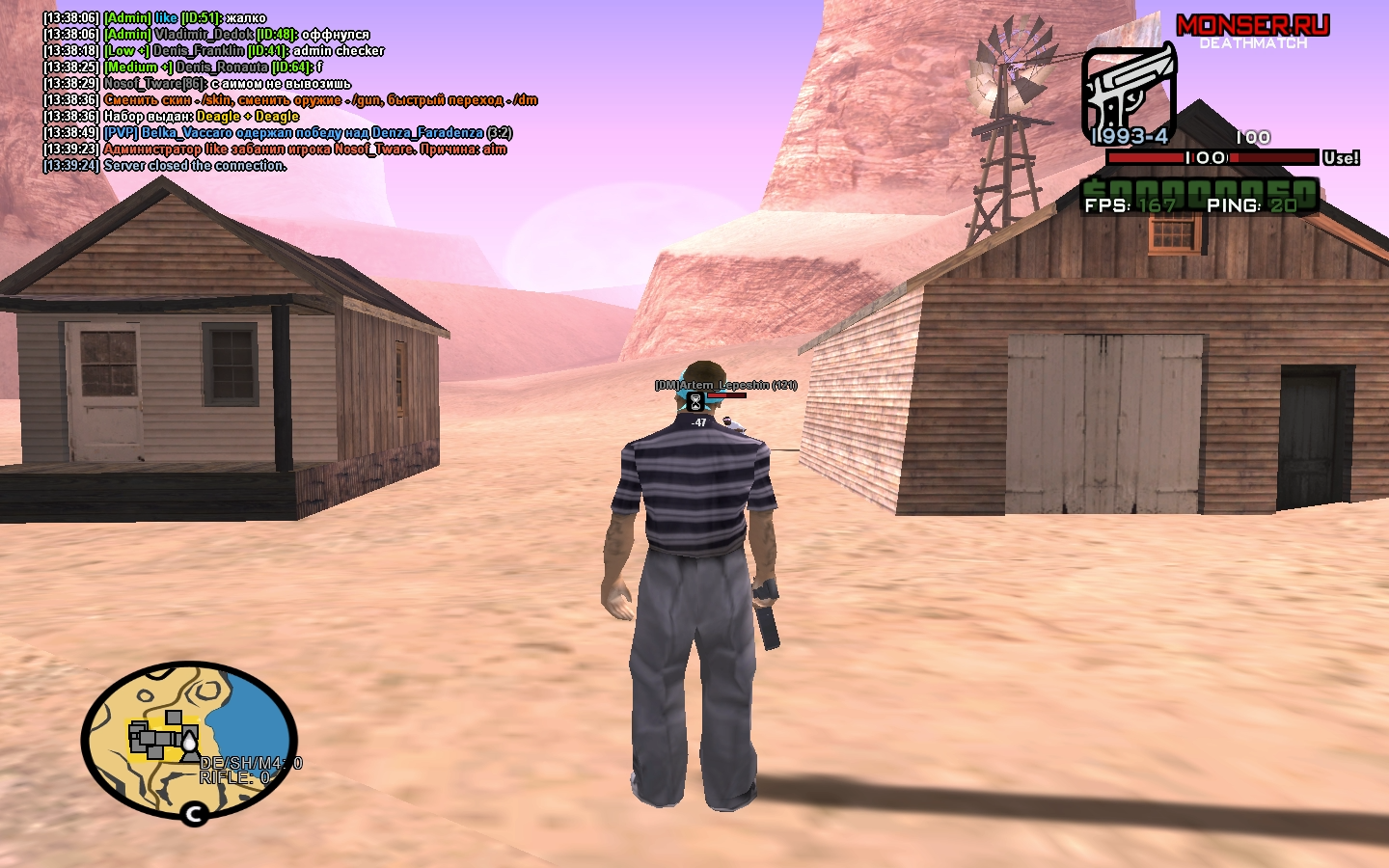Viewport: 1389px width, 868px height.
Task: Select the north marker on the radar
Action: point(194,814)
